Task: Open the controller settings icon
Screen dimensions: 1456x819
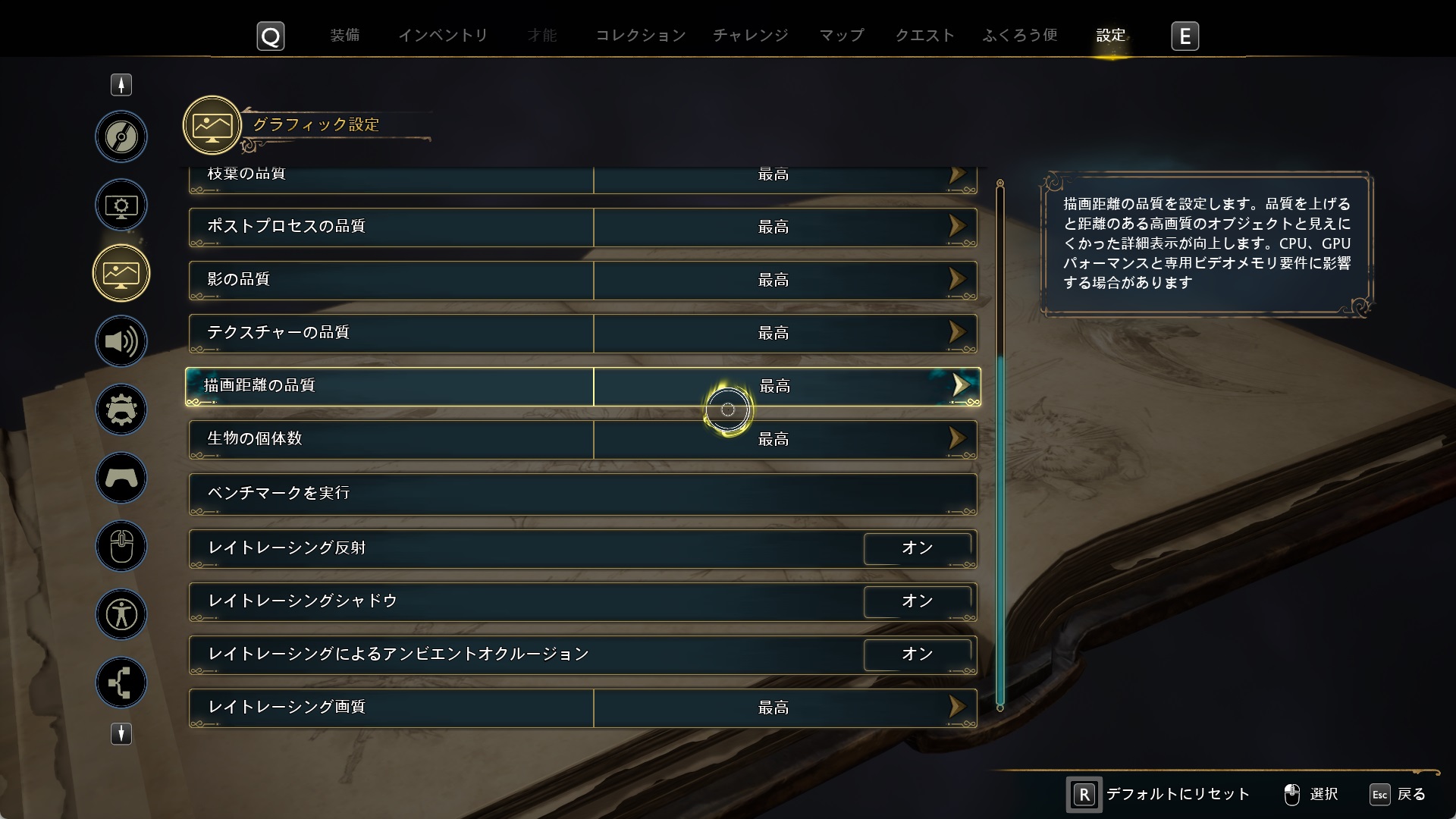Action: (x=121, y=478)
